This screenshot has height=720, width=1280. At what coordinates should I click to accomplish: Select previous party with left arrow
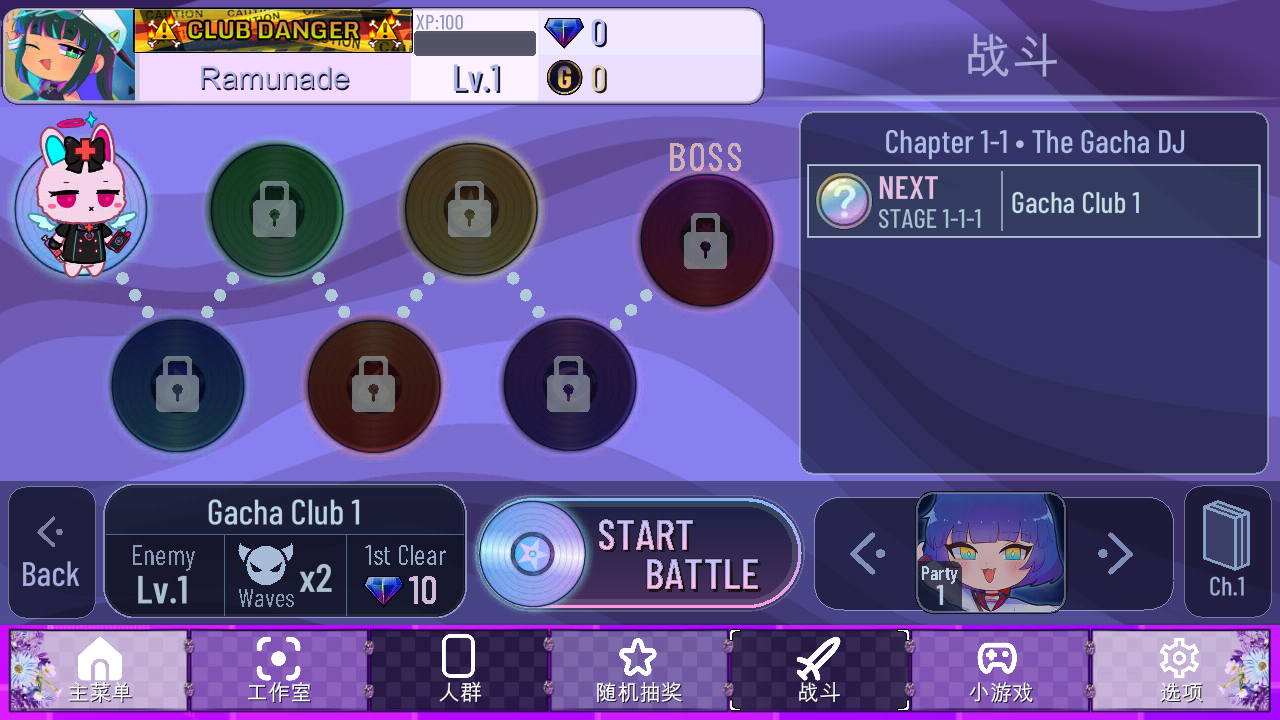(x=866, y=553)
